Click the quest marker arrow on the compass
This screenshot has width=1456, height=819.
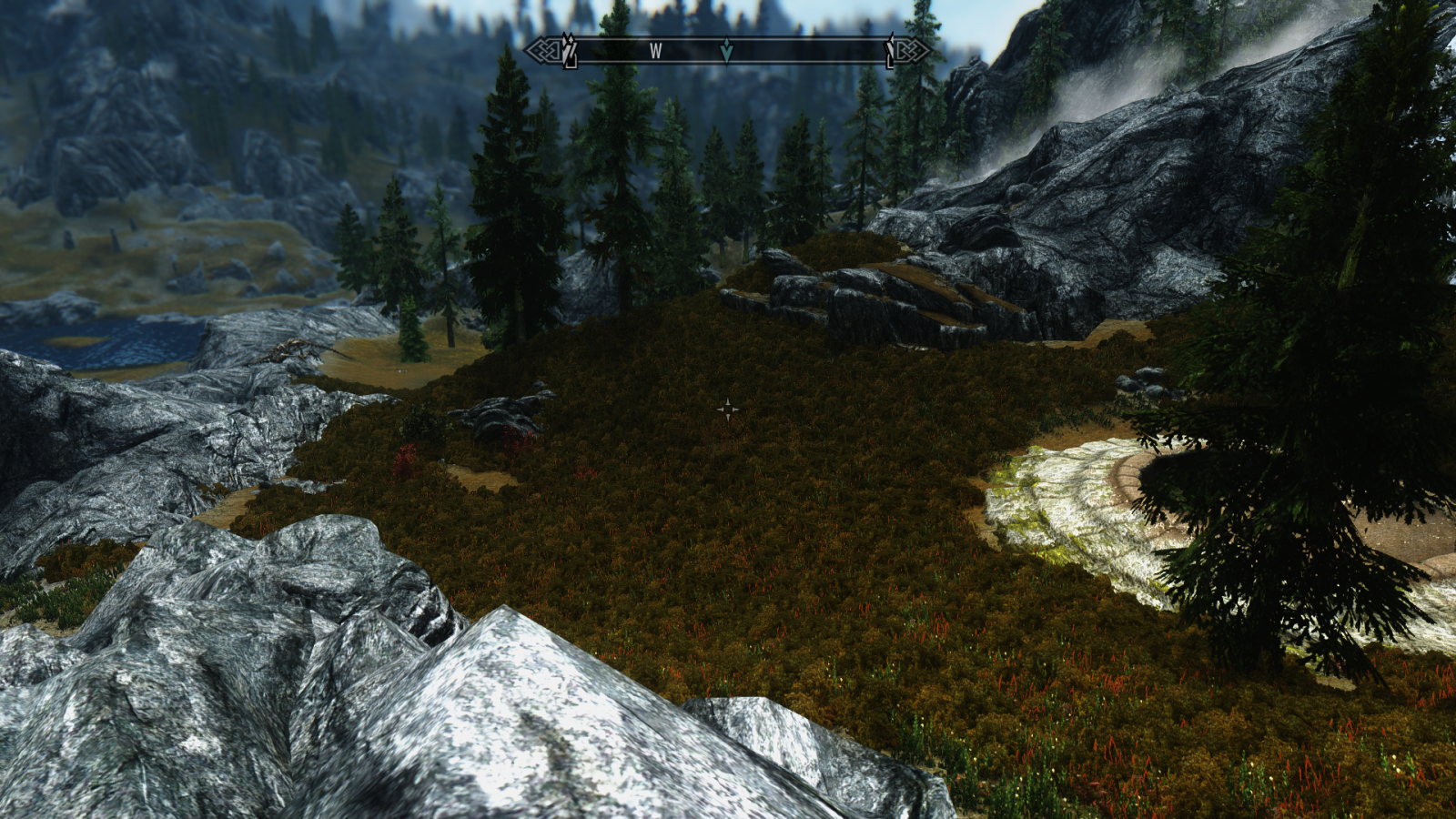tap(726, 51)
